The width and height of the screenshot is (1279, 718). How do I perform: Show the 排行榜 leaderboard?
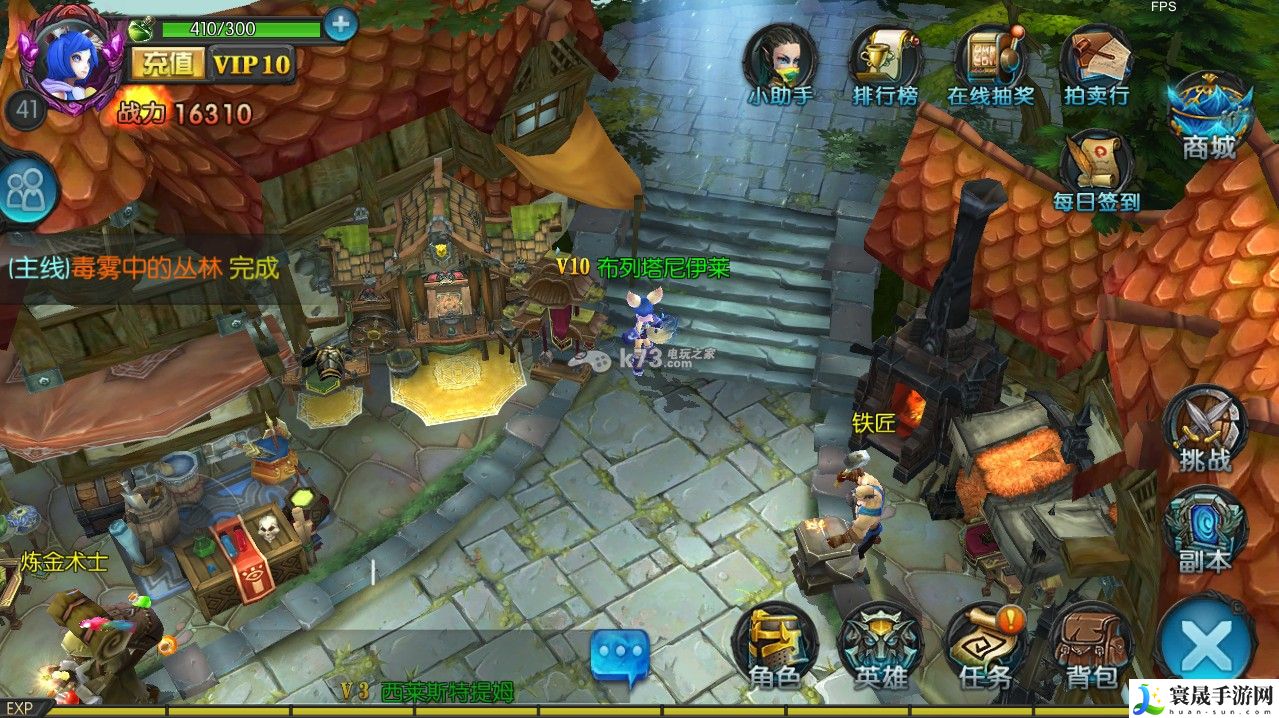click(x=885, y=65)
